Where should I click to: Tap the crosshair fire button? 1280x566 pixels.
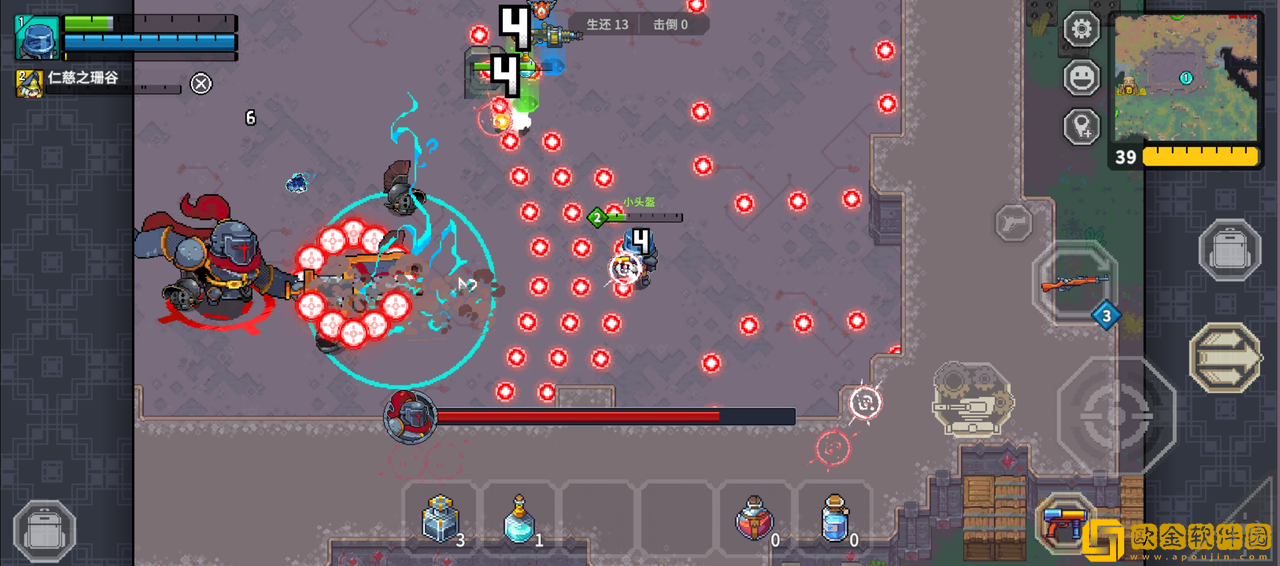click(1116, 414)
